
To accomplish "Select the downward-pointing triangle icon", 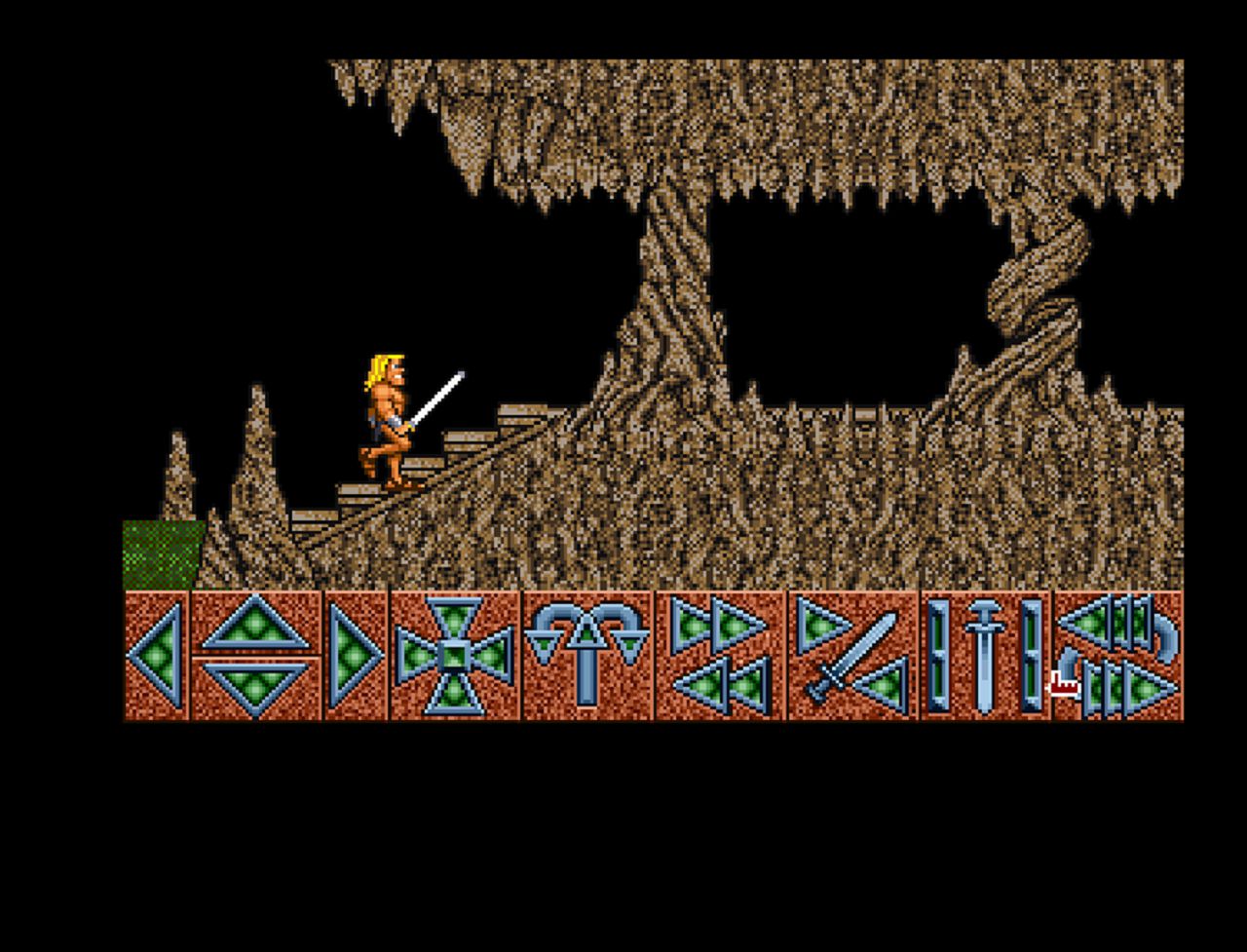I will pyautogui.click(x=256, y=685).
